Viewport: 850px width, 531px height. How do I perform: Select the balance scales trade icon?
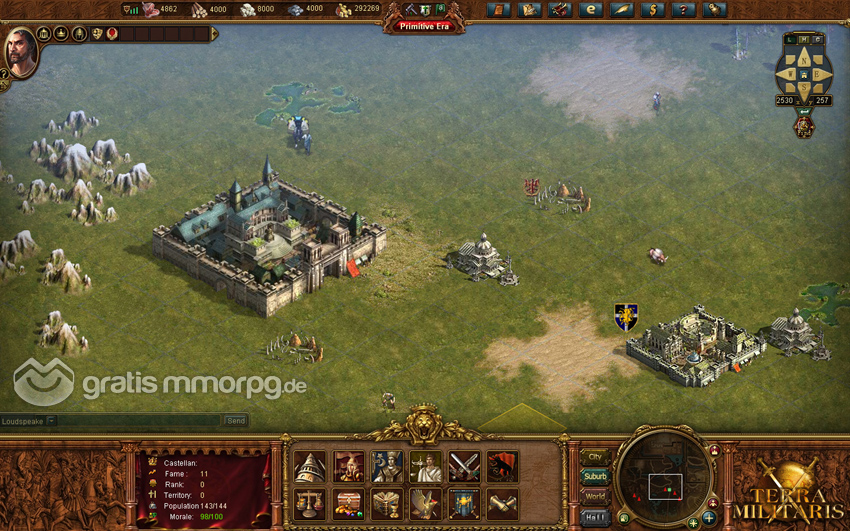click(309, 503)
